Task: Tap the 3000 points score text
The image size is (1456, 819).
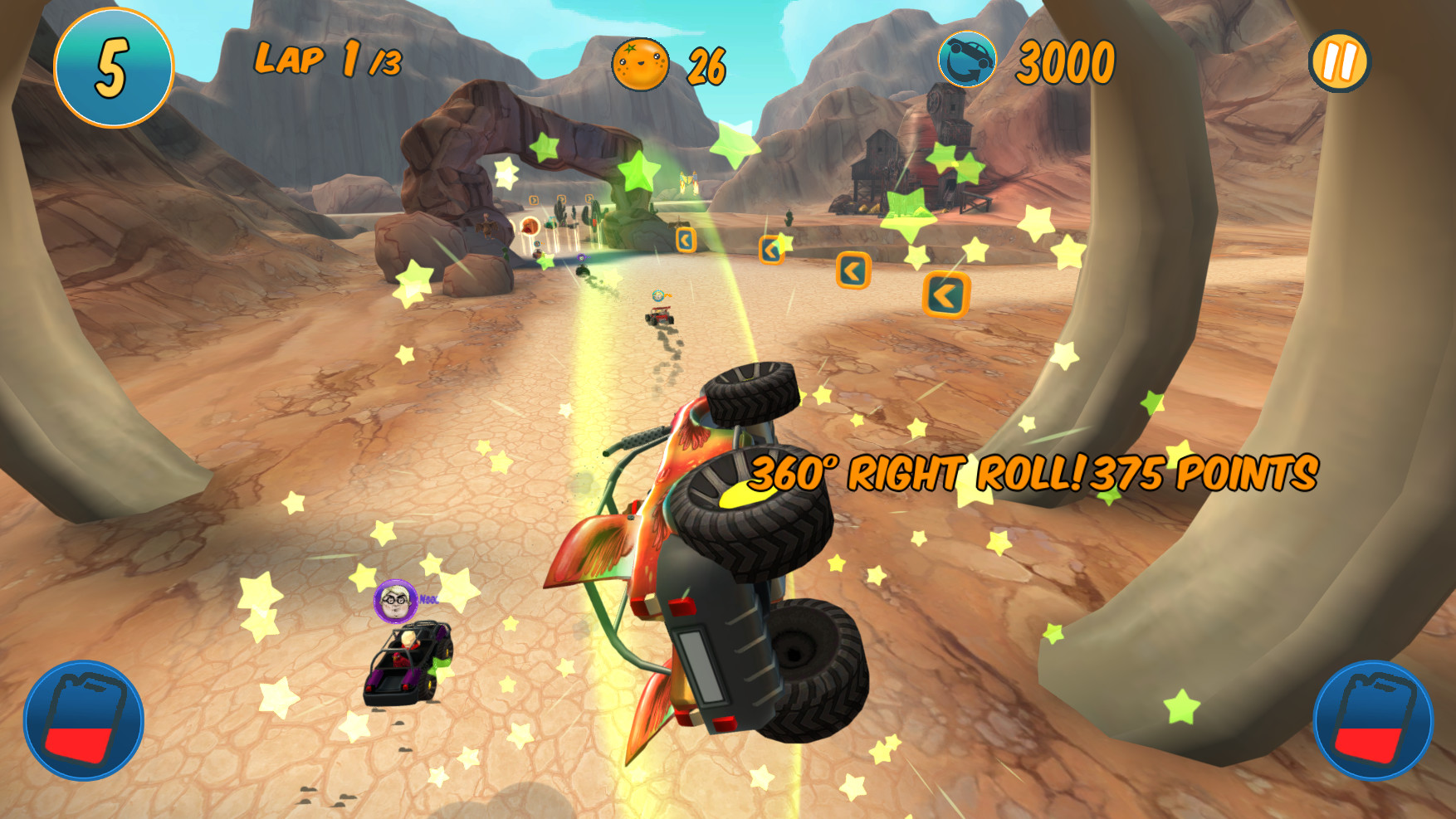Action: 1065,61
